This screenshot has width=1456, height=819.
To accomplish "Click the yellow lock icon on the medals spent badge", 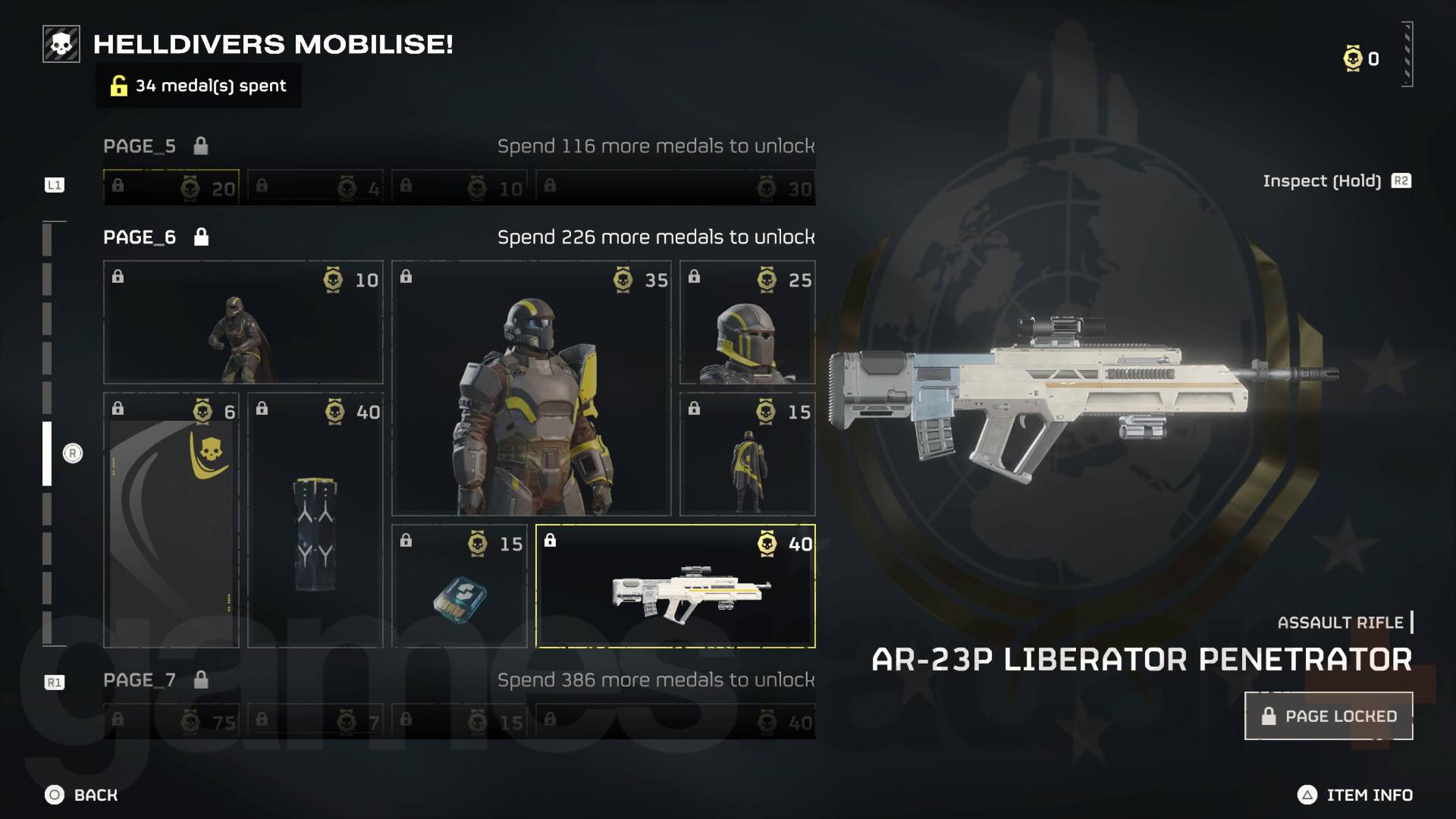I will [x=118, y=86].
